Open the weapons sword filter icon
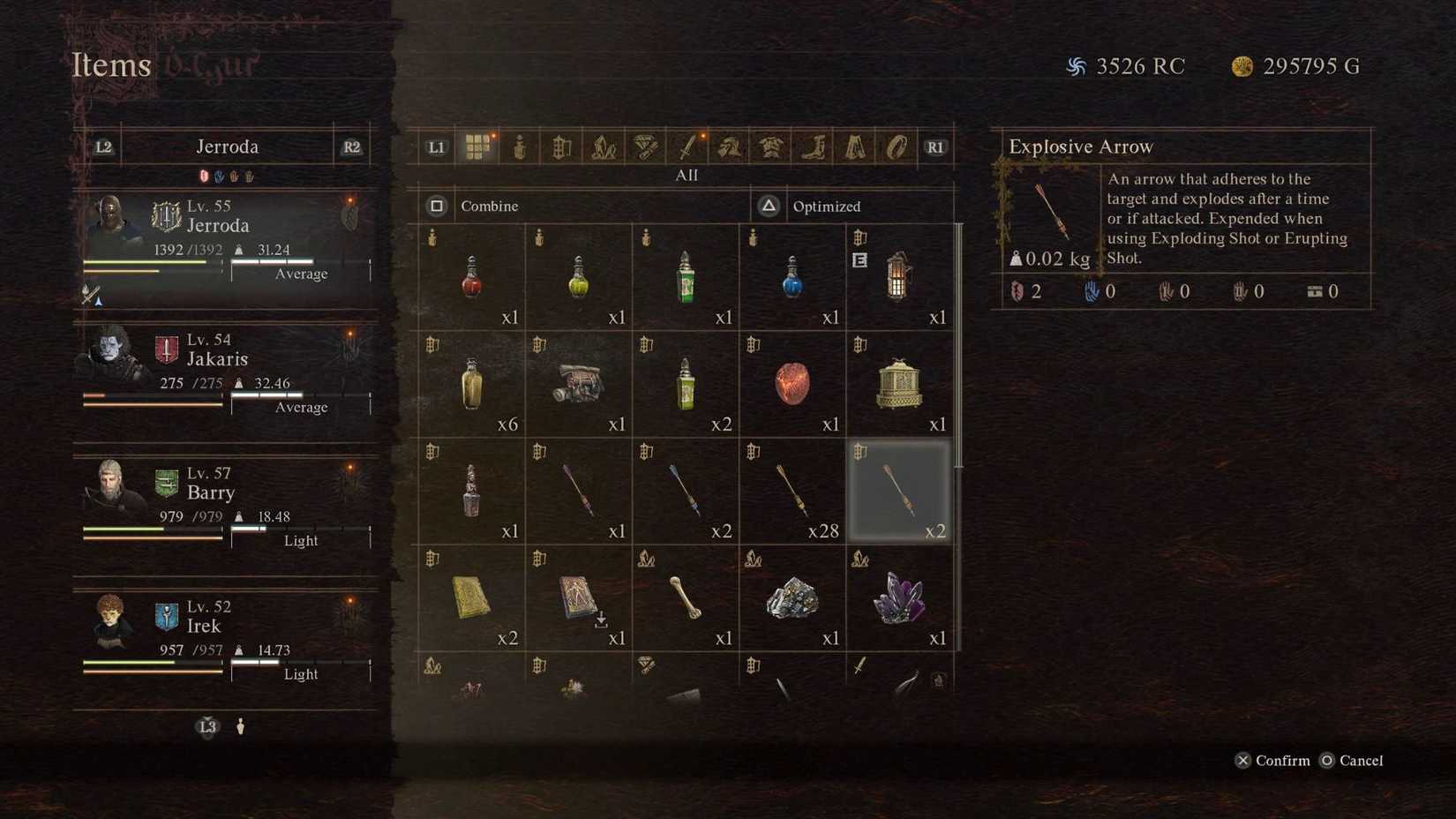The height and width of the screenshot is (819, 1456). coord(687,147)
